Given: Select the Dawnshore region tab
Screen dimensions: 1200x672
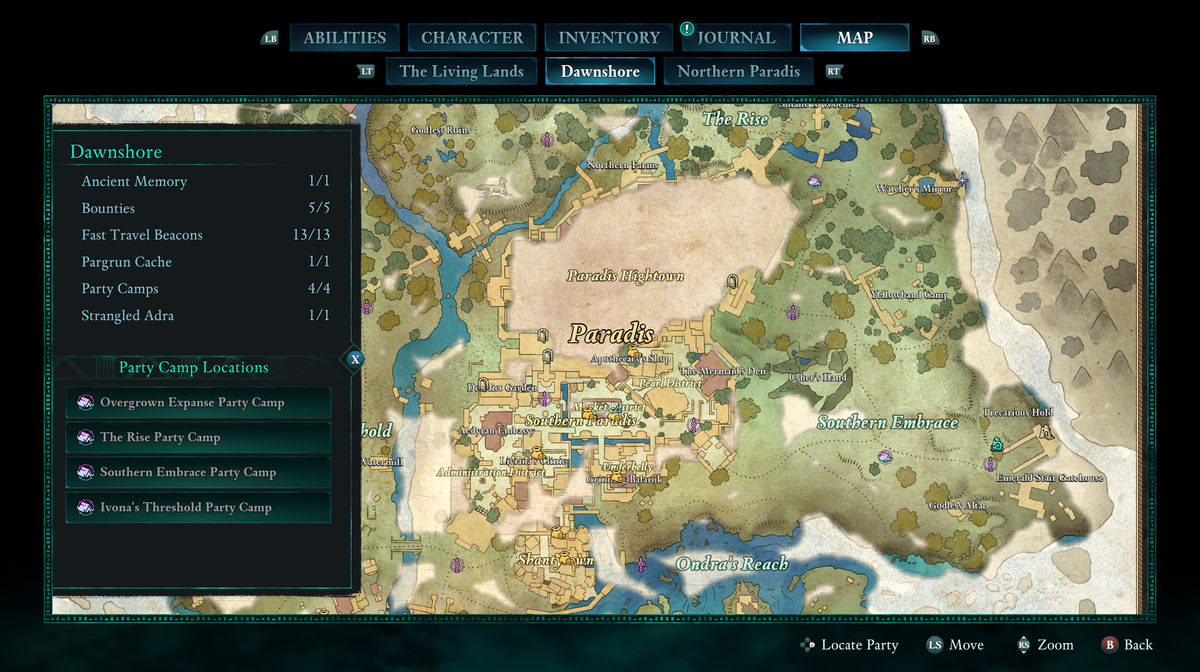Looking at the screenshot, I should pyautogui.click(x=600, y=71).
